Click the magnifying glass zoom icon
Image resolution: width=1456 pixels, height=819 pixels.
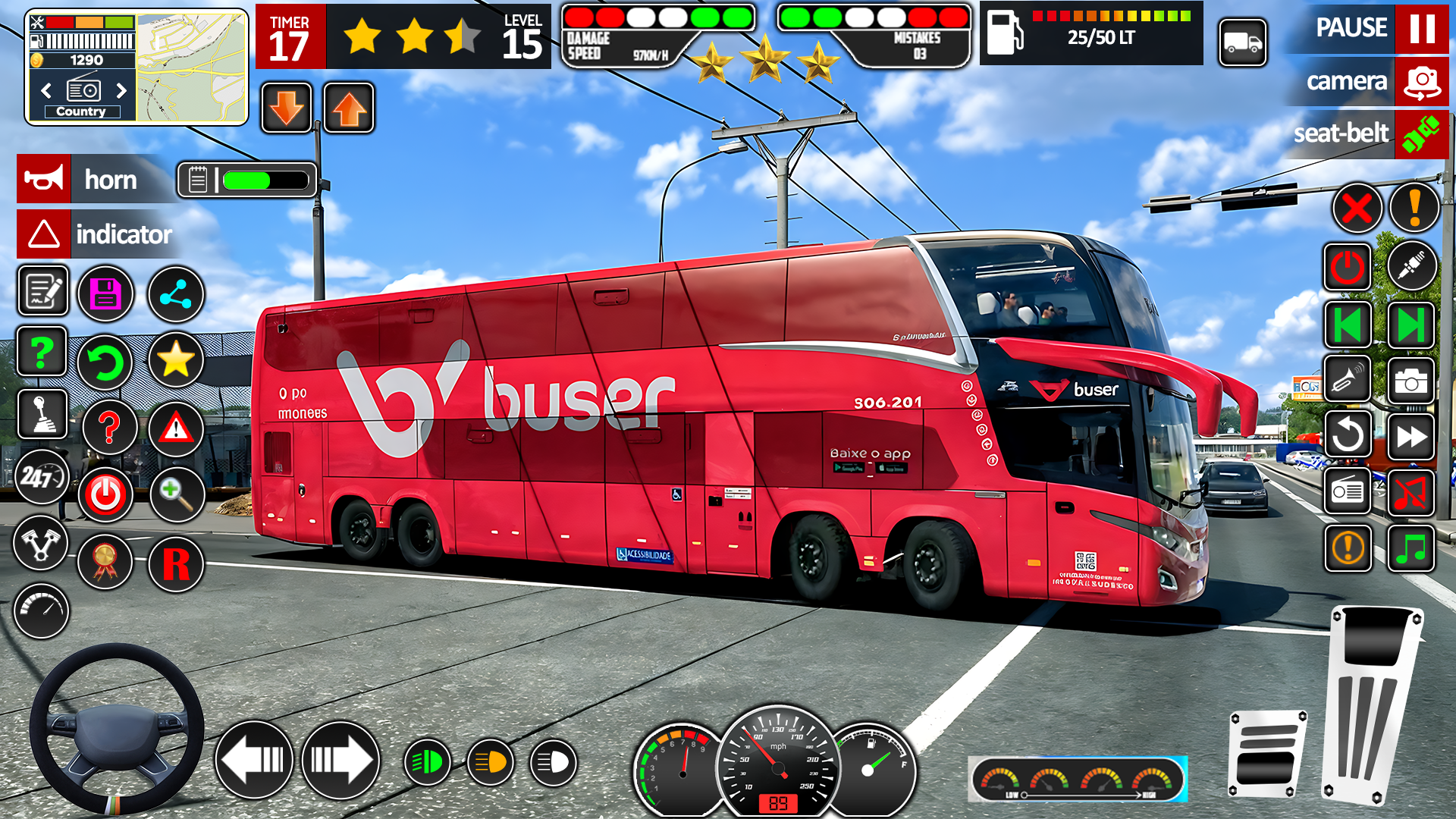click(176, 494)
